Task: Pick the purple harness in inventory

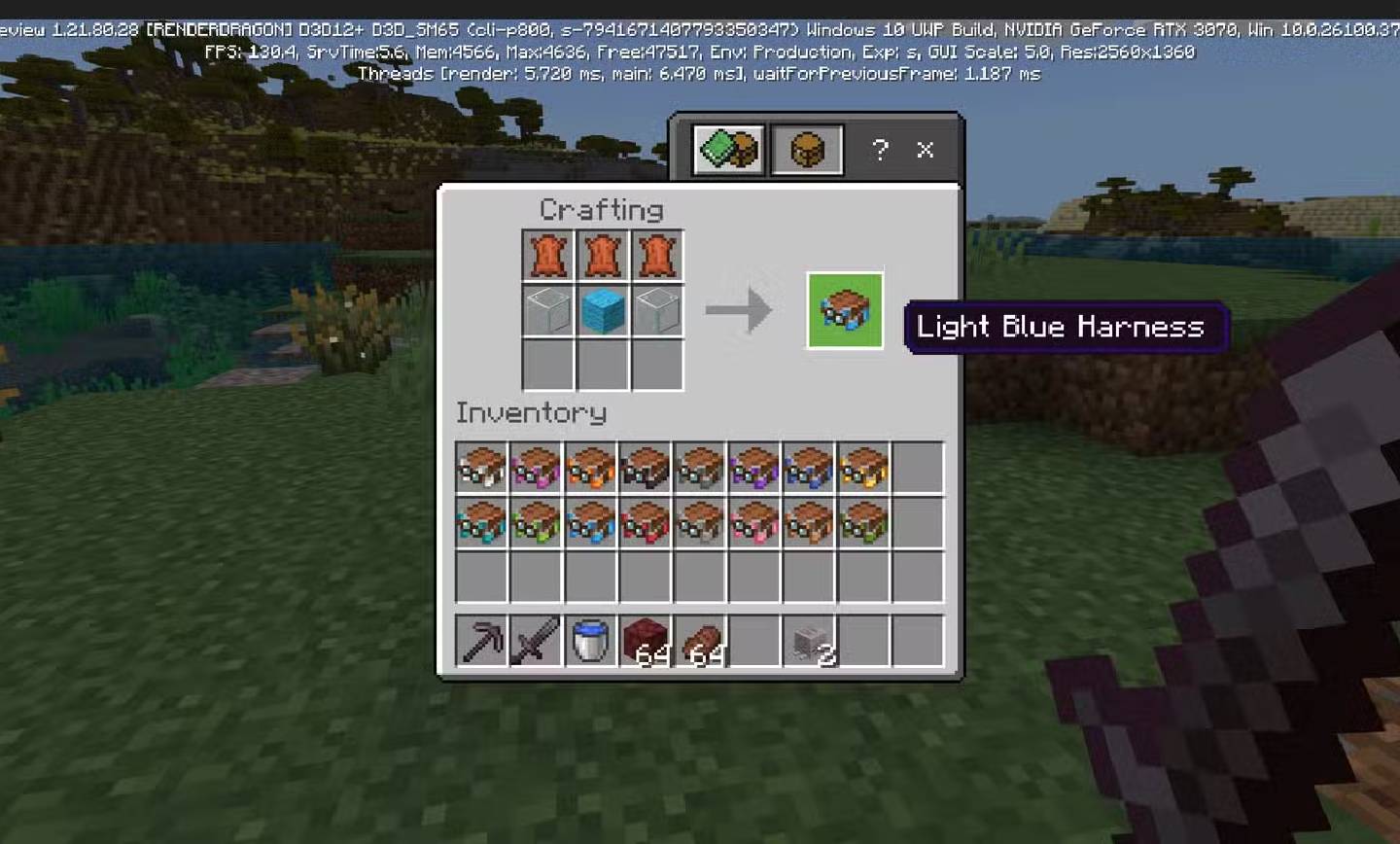Action: coord(754,468)
